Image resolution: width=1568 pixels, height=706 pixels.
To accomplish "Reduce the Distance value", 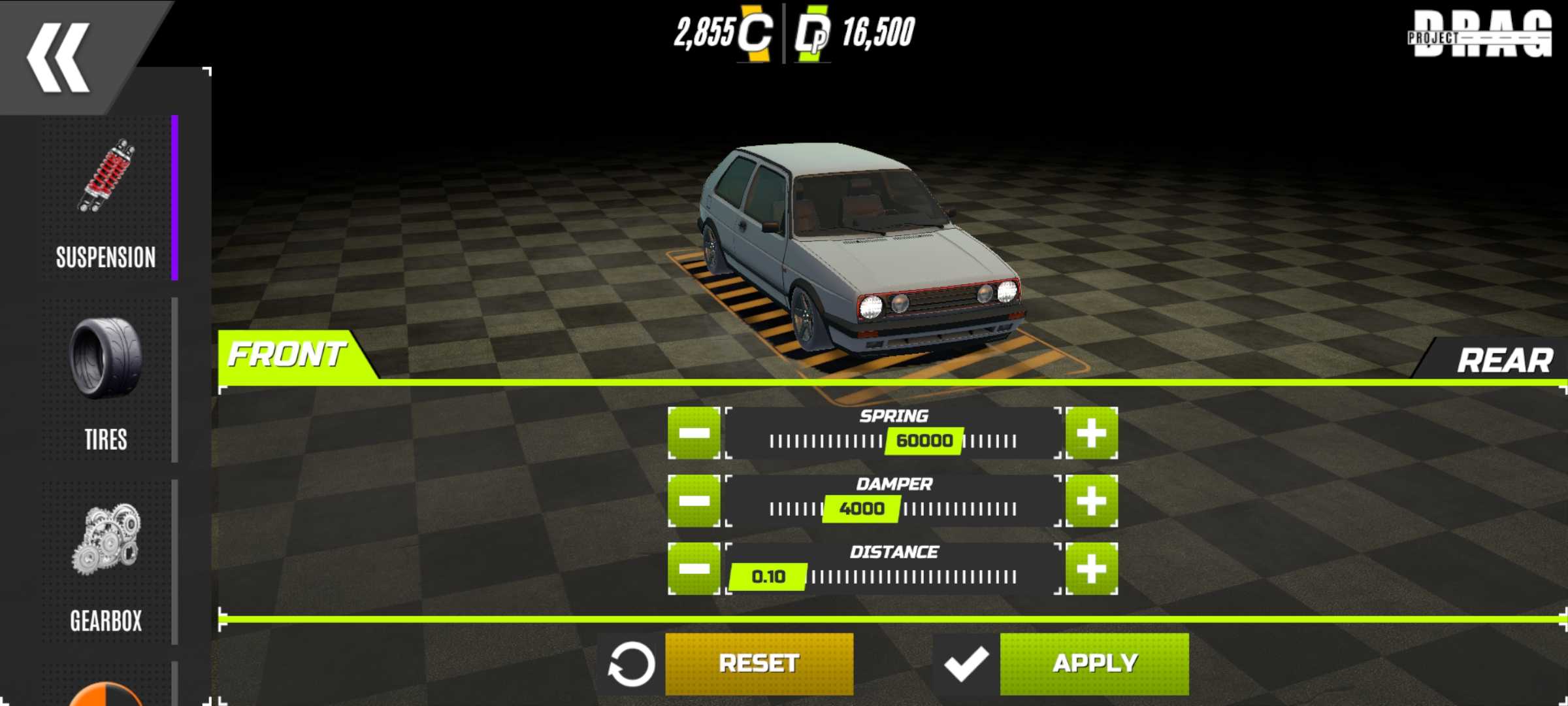I will pos(694,569).
